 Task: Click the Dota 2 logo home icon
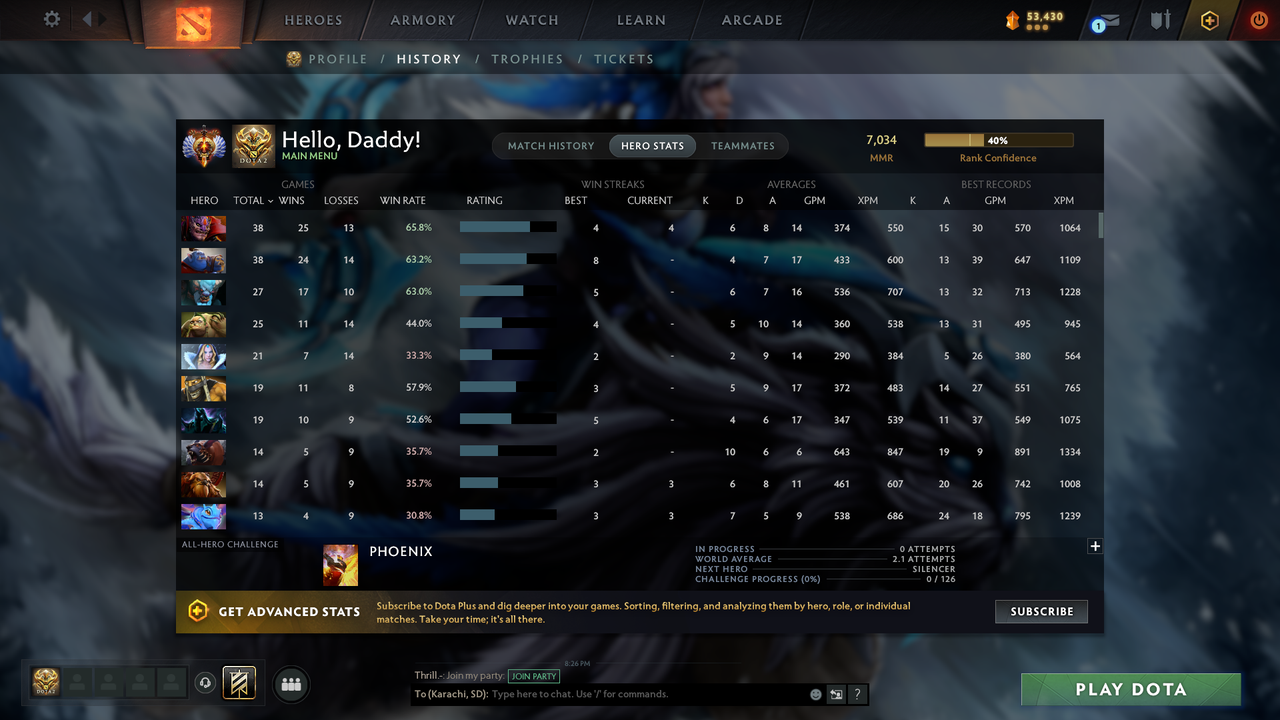click(x=193, y=20)
